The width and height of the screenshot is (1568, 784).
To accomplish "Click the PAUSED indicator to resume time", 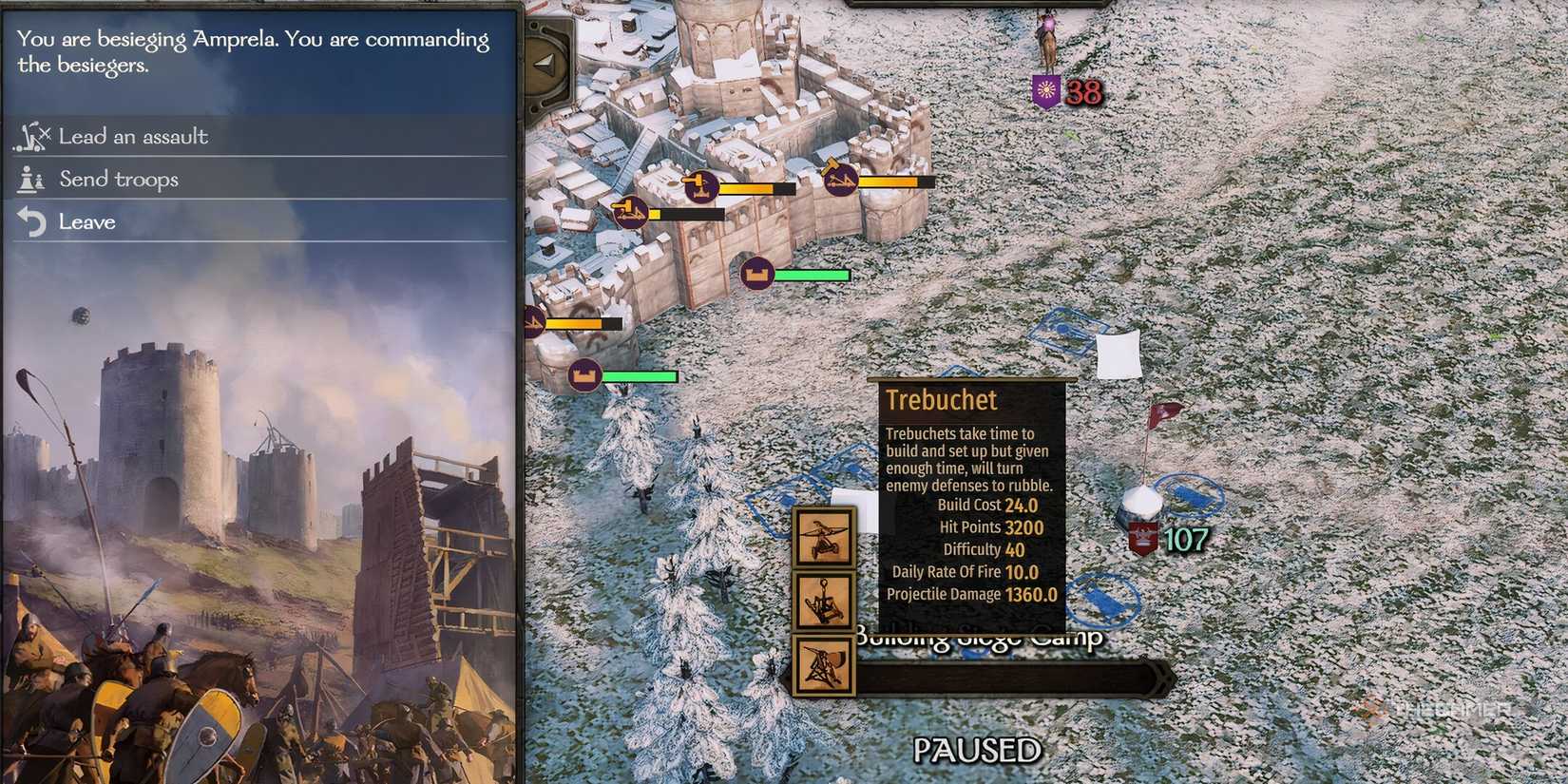I will tap(975, 750).
